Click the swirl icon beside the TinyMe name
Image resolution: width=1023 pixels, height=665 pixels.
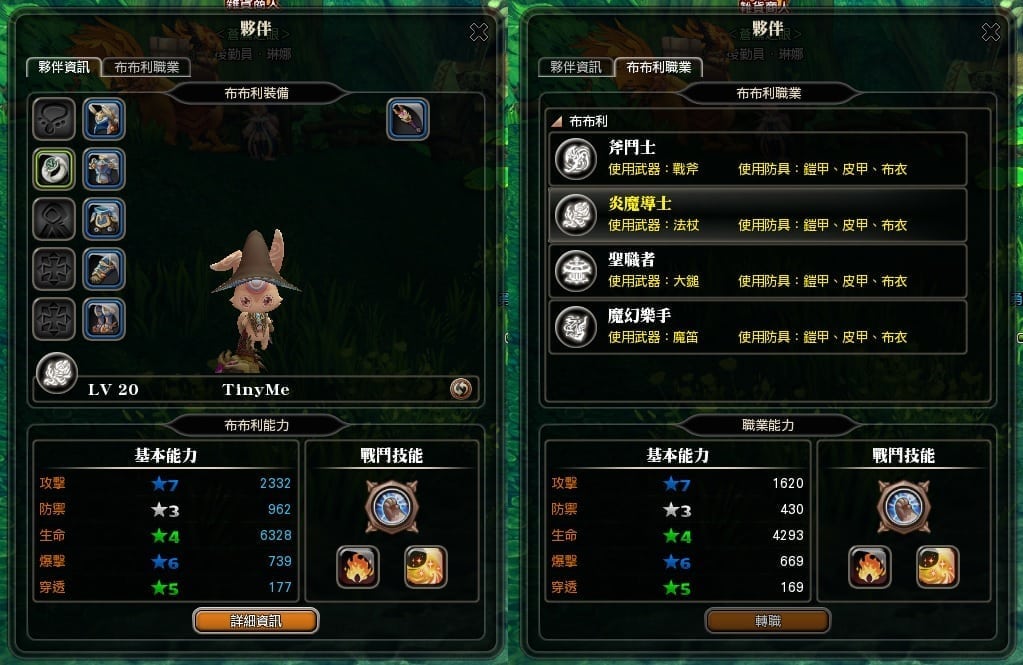click(x=461, y=389)
